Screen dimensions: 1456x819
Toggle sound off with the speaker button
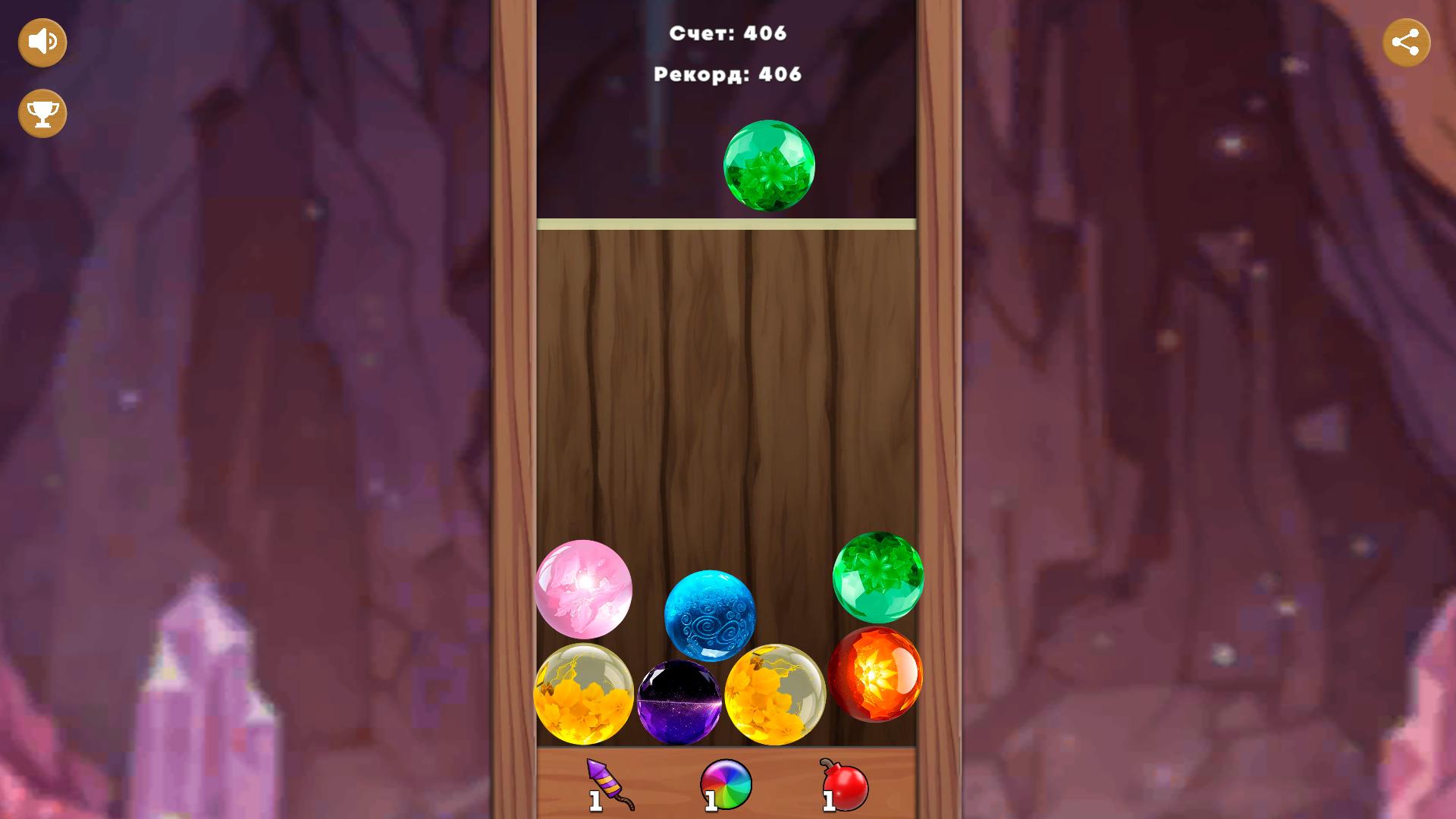coord(42,42)
